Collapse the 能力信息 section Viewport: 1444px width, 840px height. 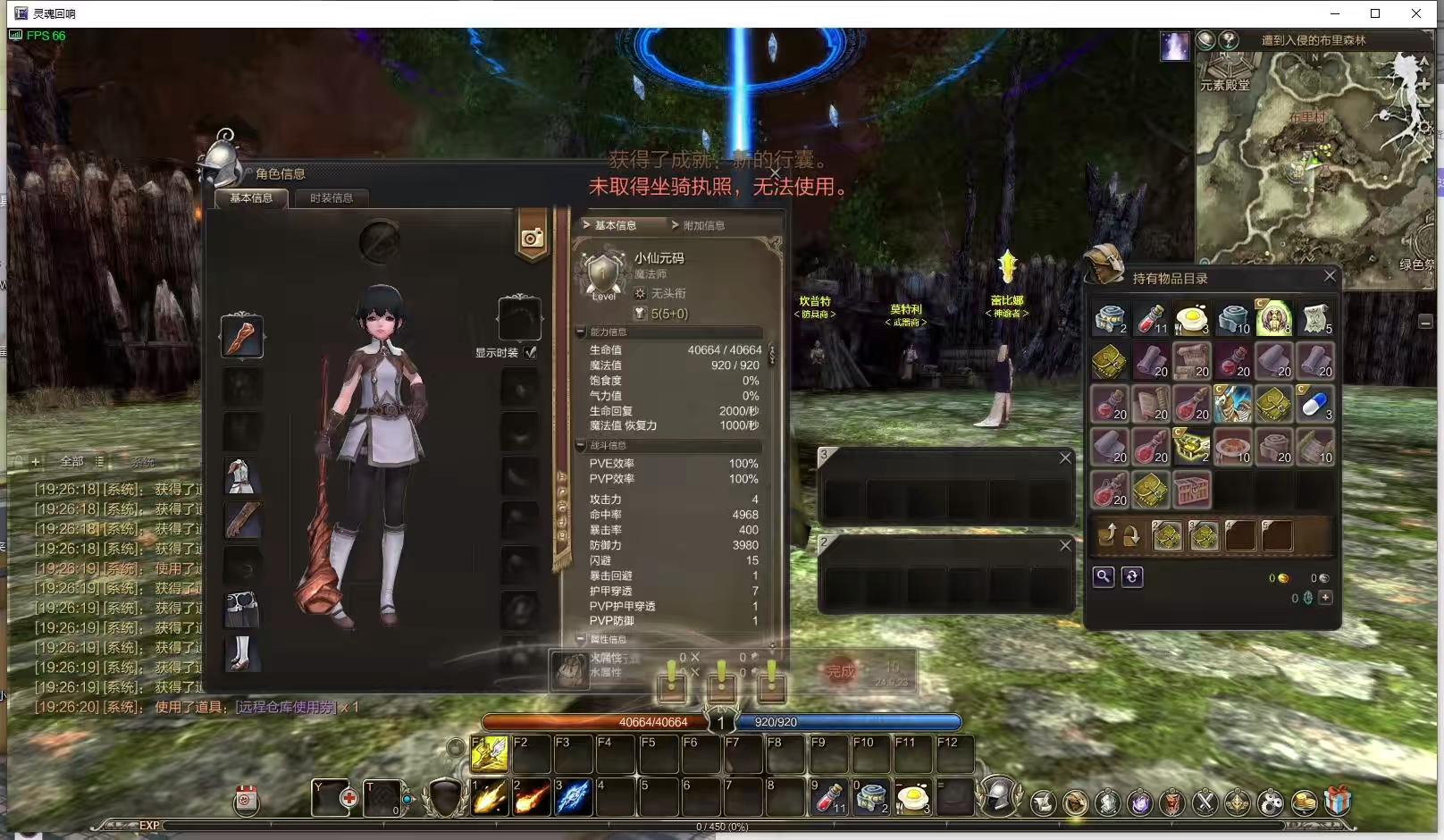point(581,332)
